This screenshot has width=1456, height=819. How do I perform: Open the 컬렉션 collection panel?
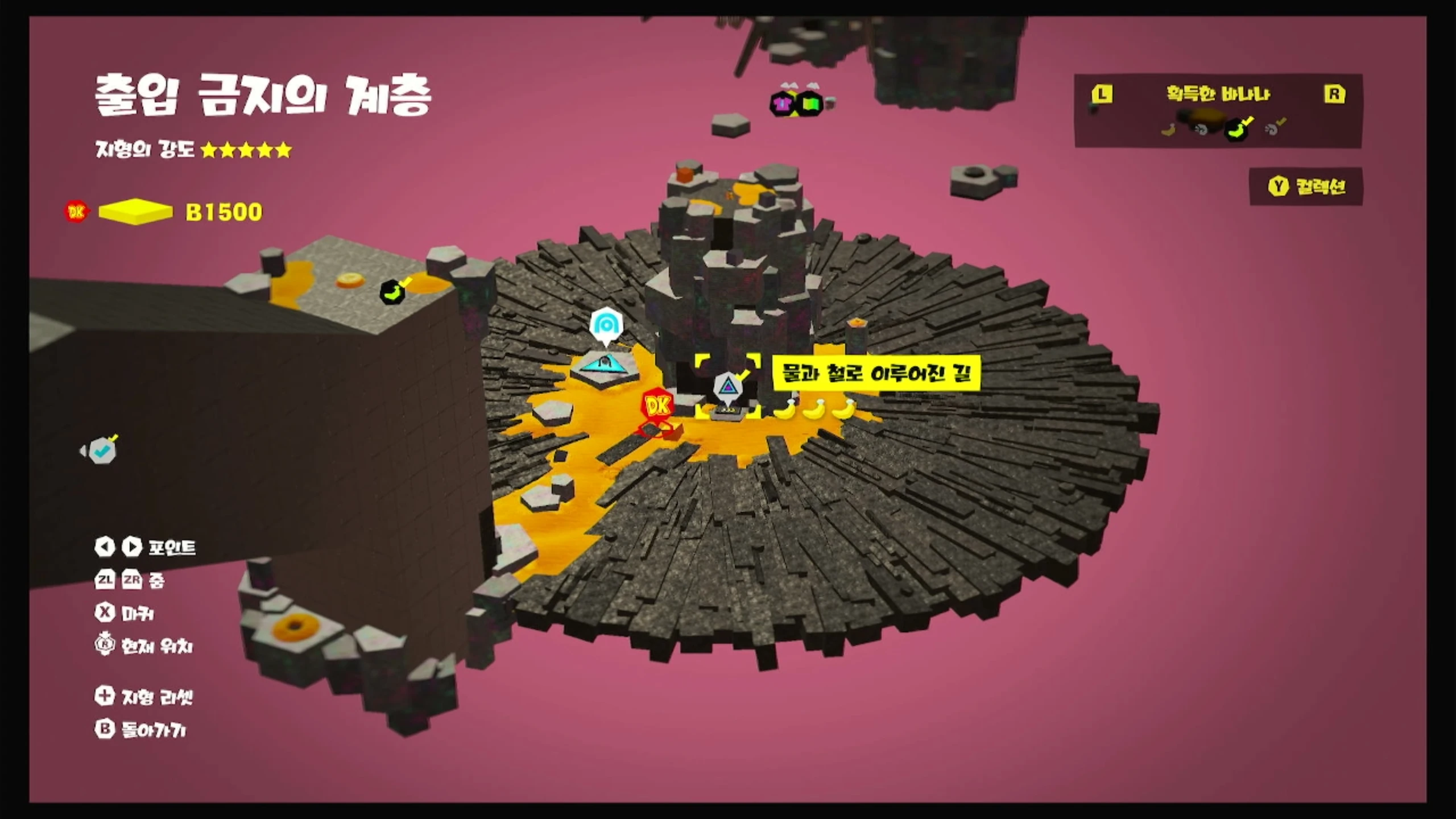(x=1306, y=187)
